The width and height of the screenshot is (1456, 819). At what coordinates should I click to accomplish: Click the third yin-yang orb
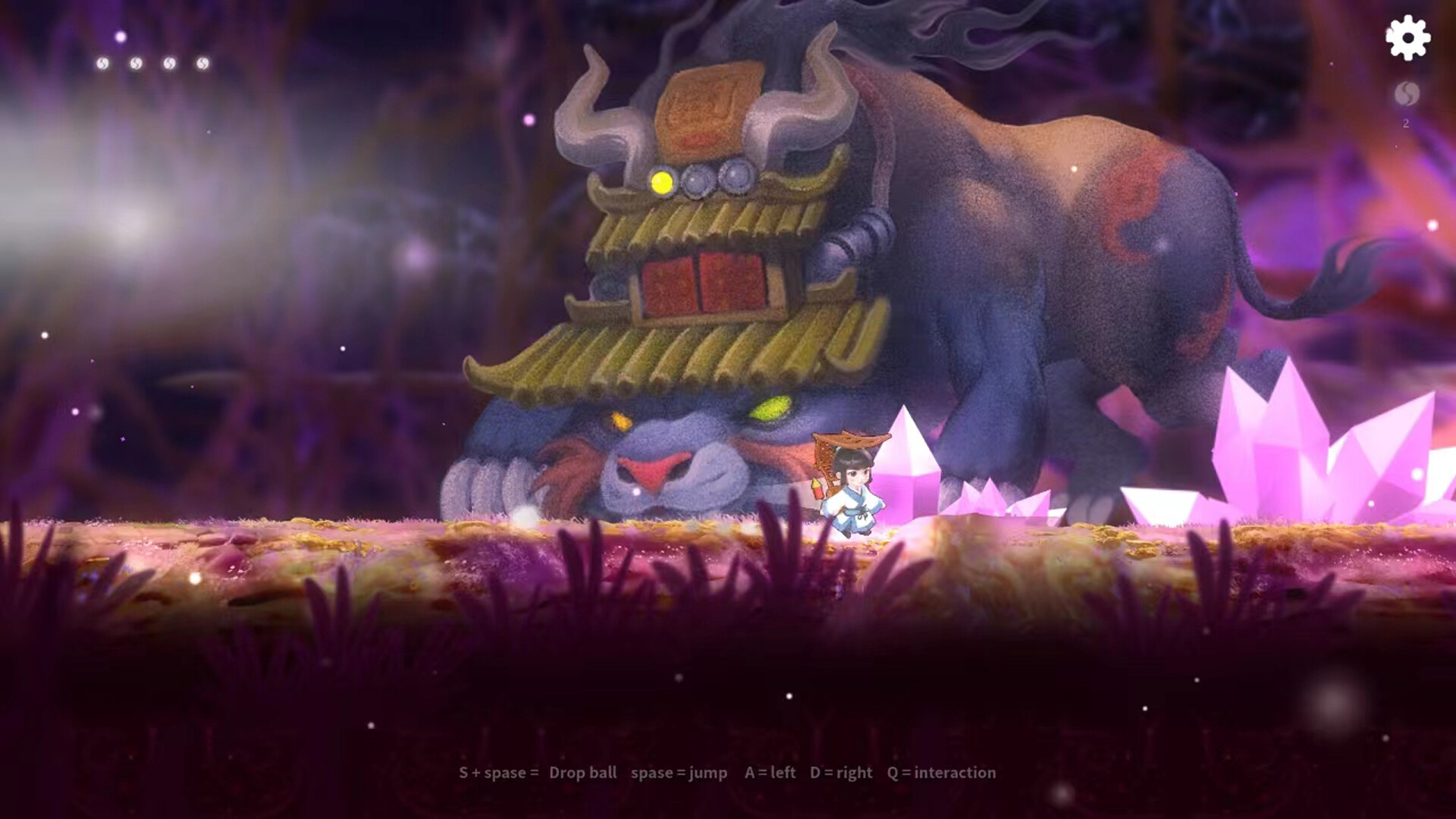tap(168, 64)
